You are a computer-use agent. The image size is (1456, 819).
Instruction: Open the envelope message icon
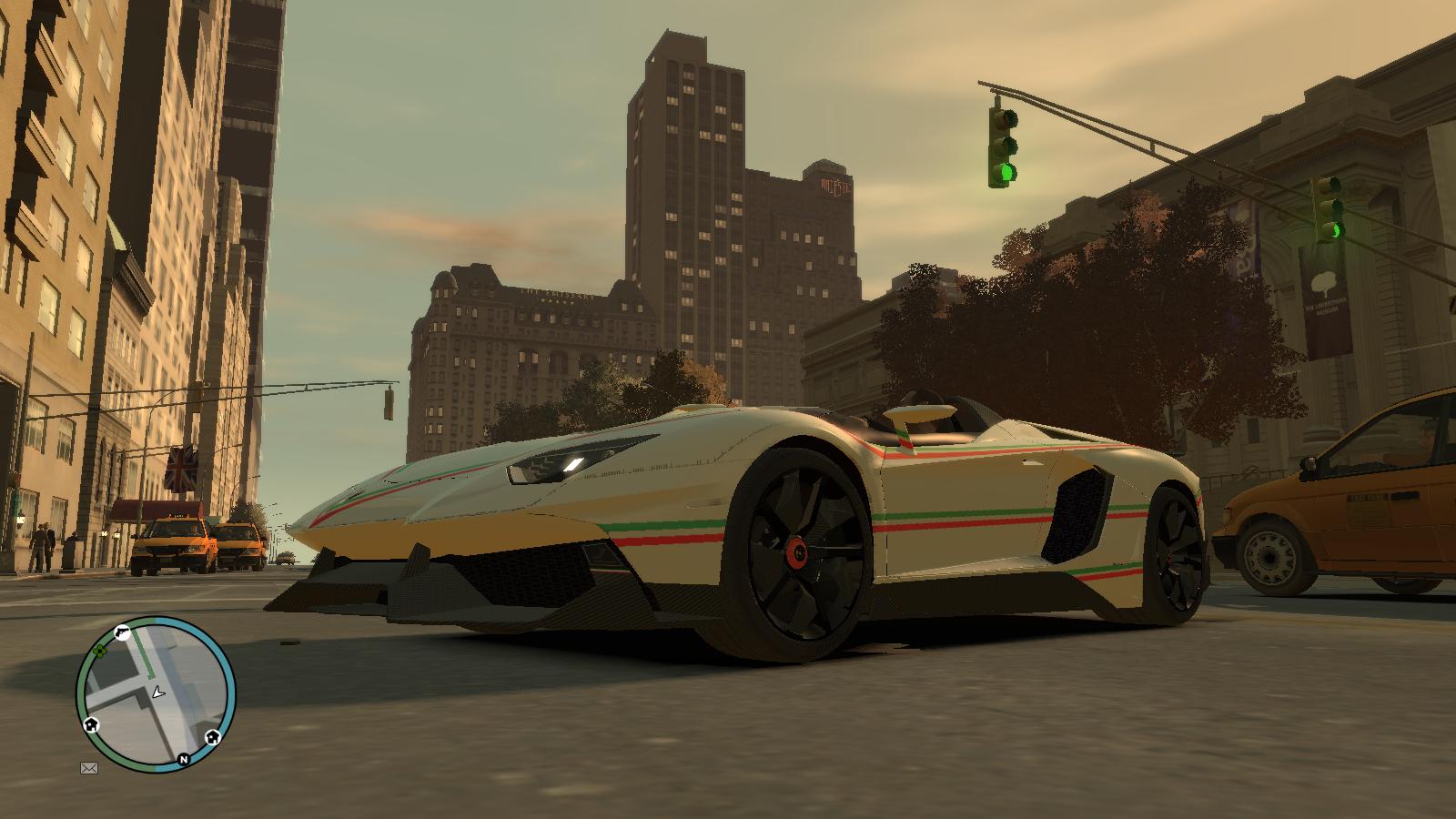pyautogui.click(x=88, y=768)
